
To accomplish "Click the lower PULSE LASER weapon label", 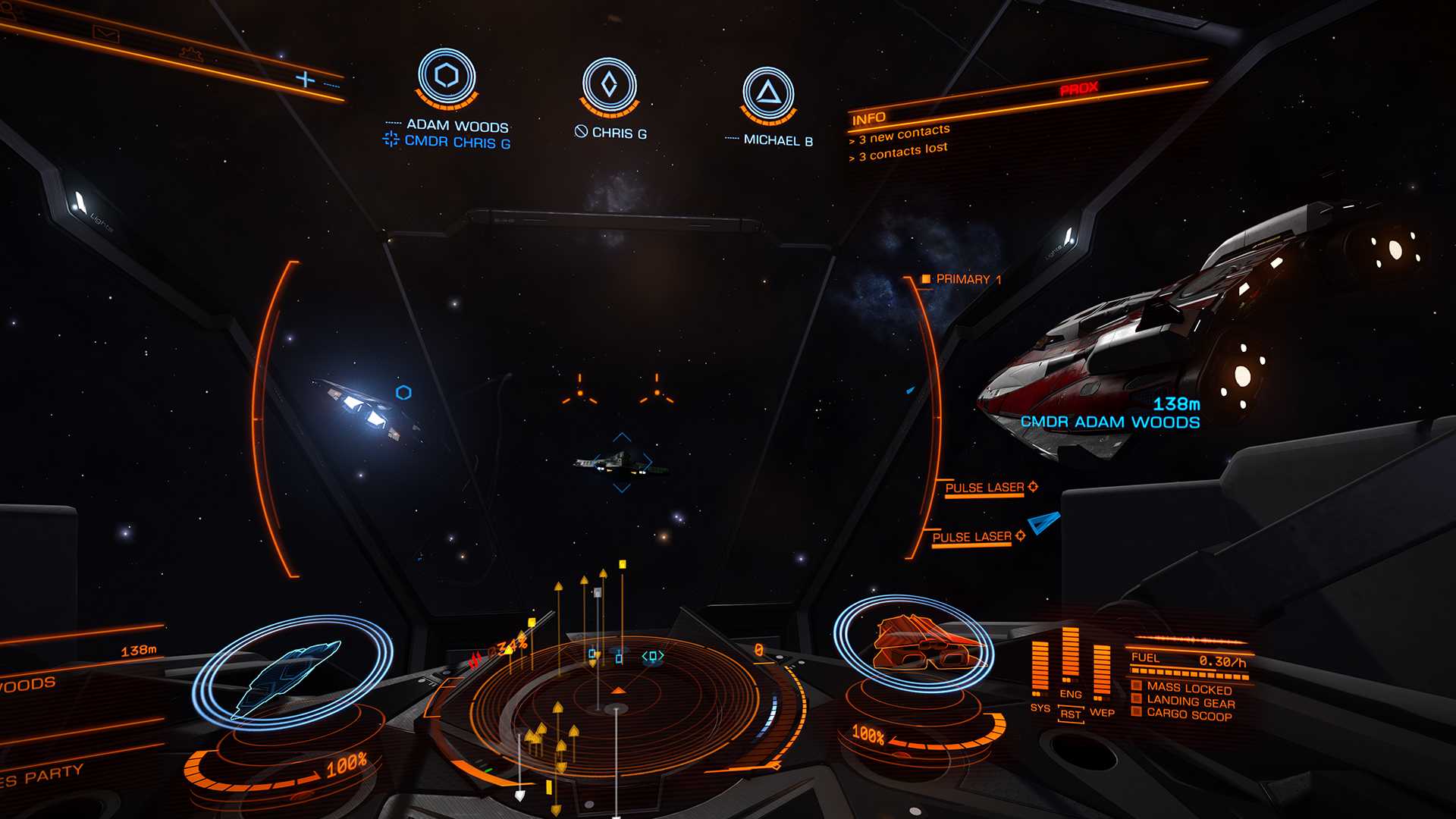I will 971,537.
